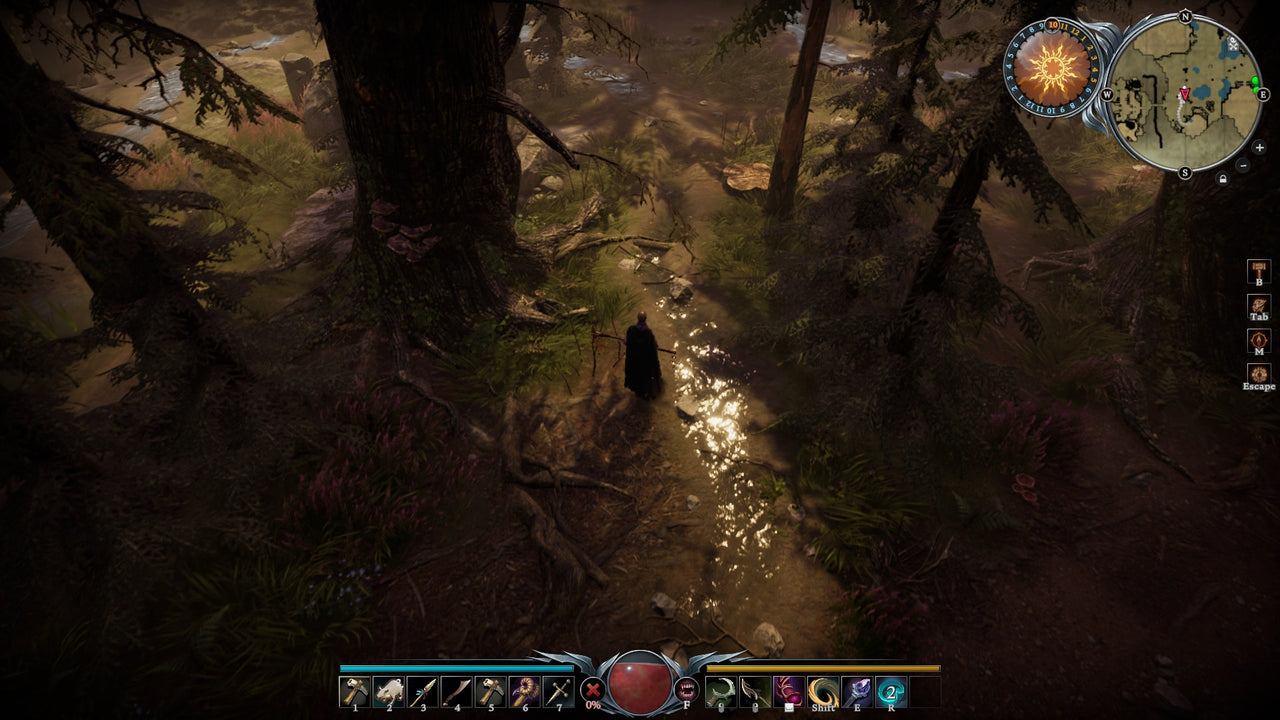Trigger the ultimate ability bound to R
Image resolution: width=1280 pixels, height=720 pixels.
tap(889, 691)
